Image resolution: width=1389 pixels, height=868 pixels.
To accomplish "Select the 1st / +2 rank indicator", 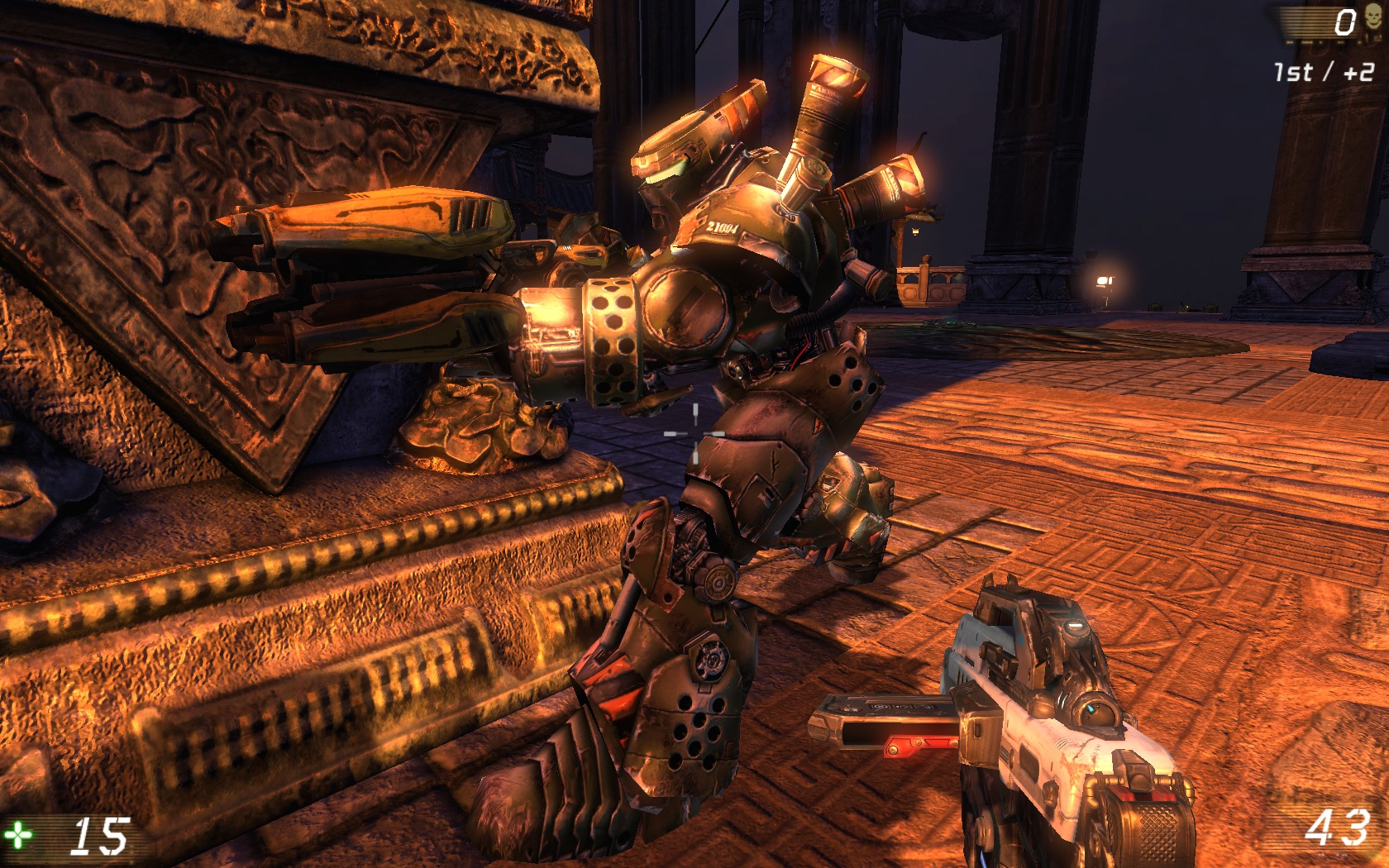I will tap(1324, 71).
